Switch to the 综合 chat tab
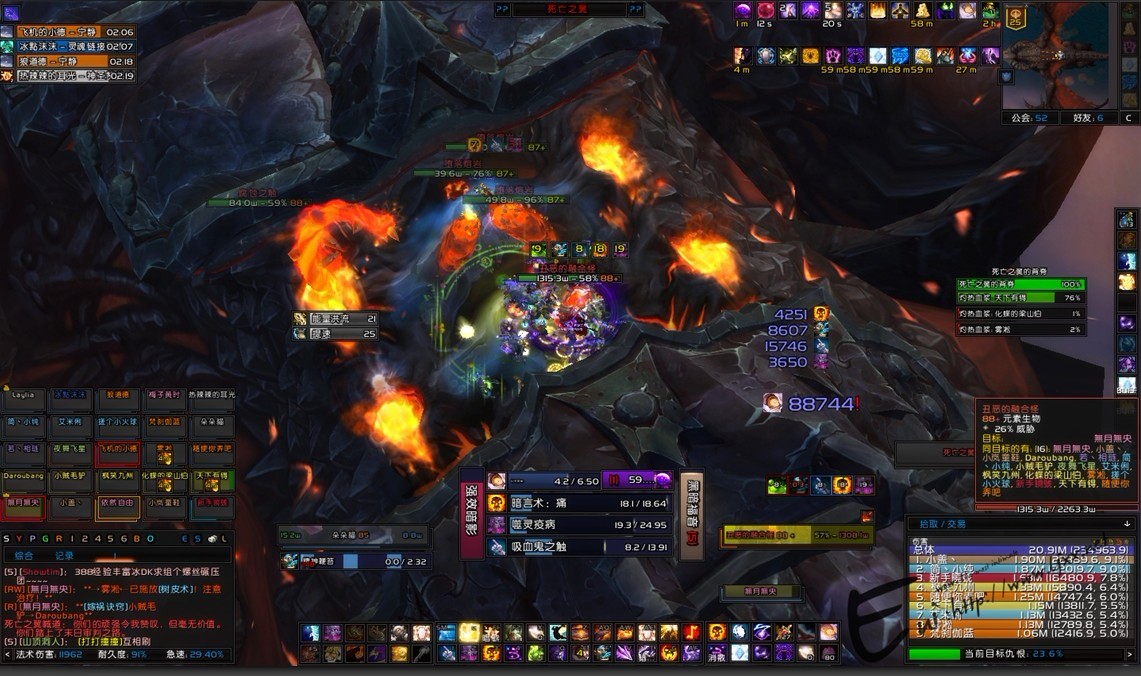1141x676 pixels. tap(23, 555)
